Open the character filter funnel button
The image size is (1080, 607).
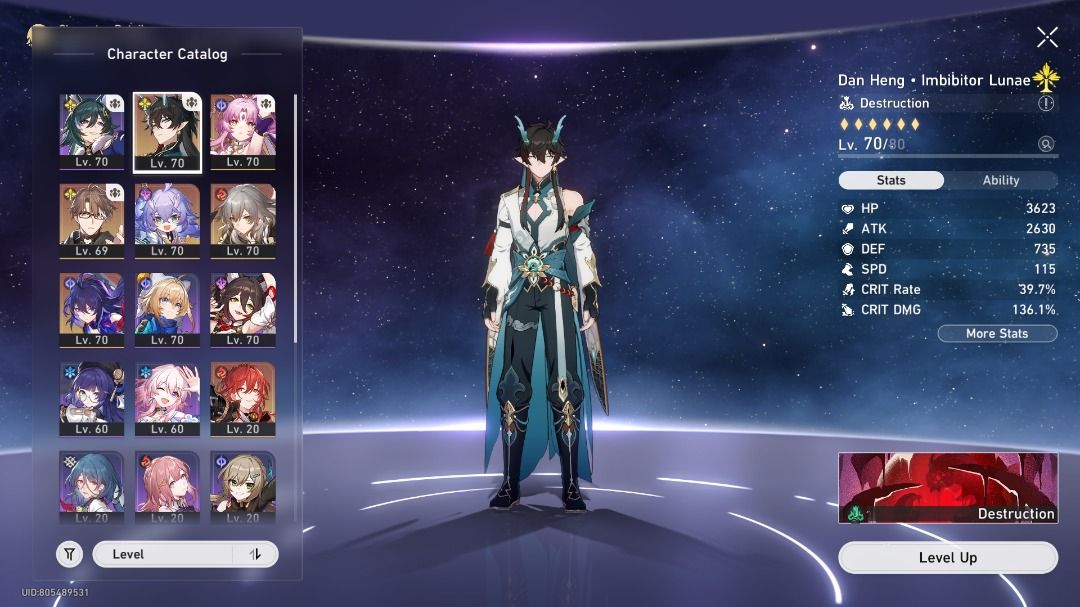coord(69,554)
